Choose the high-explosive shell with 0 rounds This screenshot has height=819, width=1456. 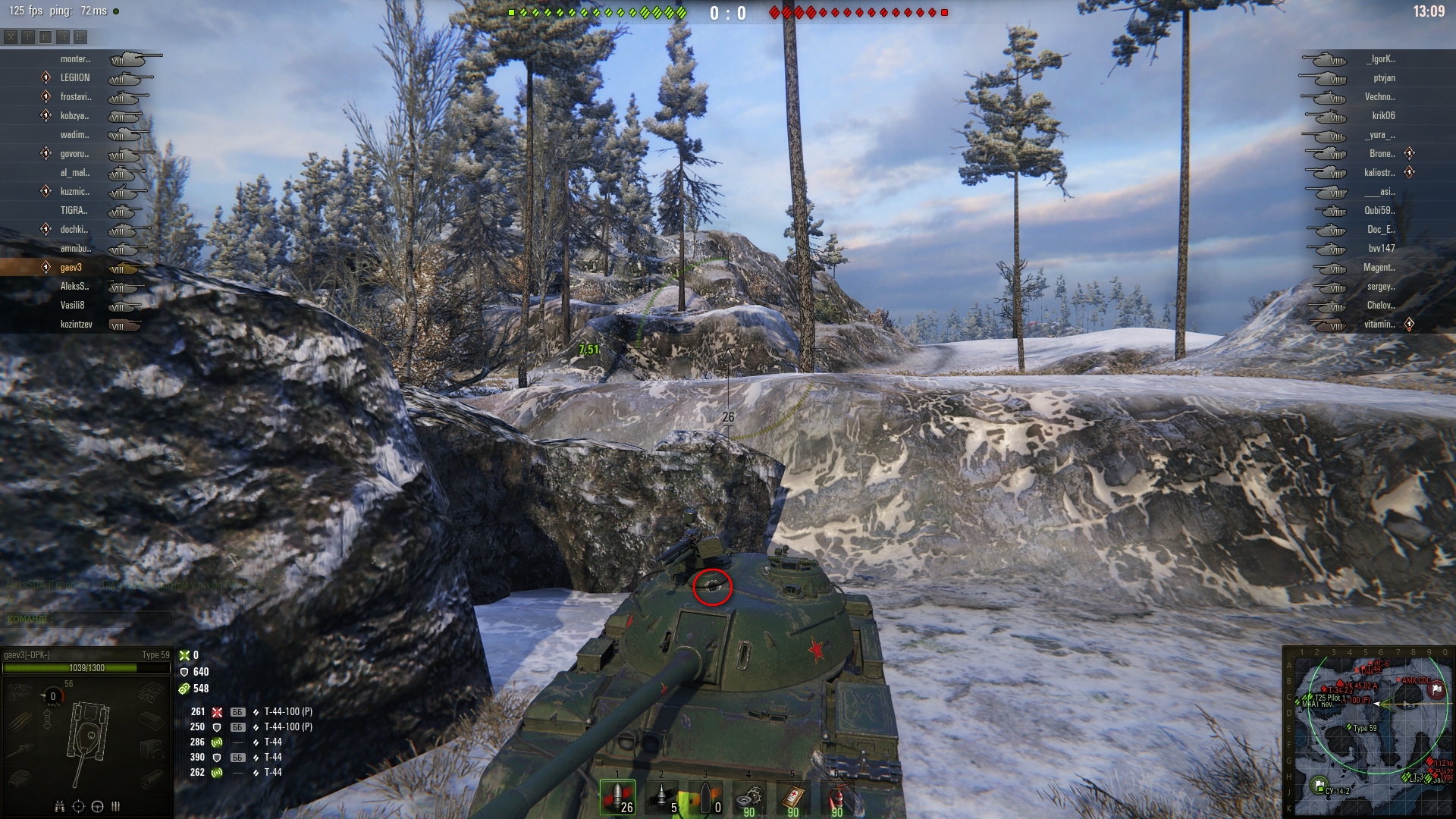click(705, 797)
